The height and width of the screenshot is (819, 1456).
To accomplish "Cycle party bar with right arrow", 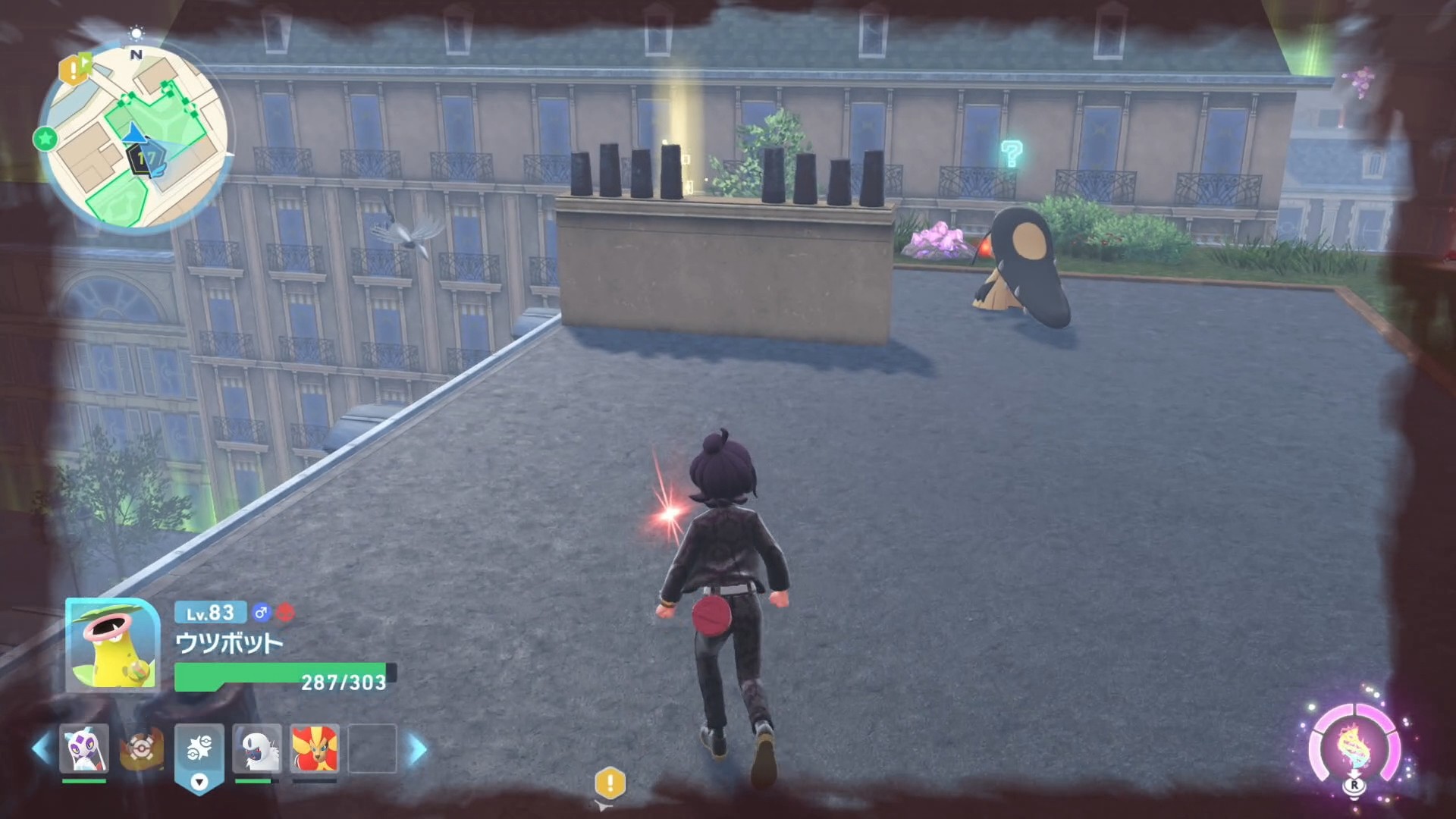I will 417,748.
